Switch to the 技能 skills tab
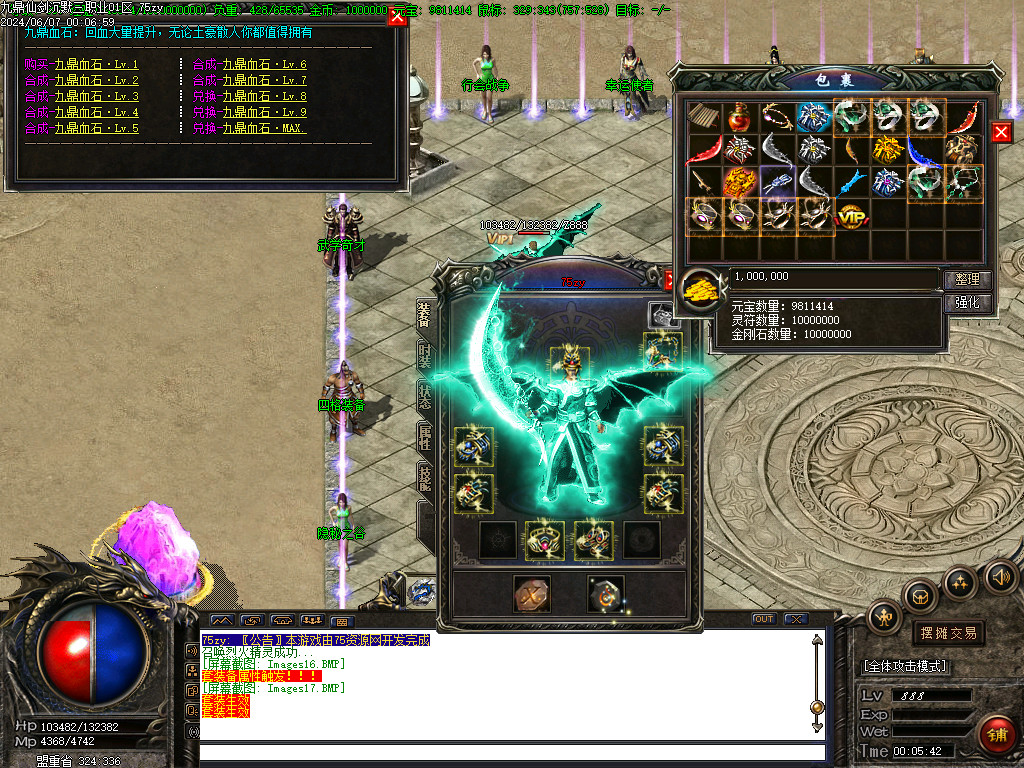1024x768 pixels. coord(424,478)
